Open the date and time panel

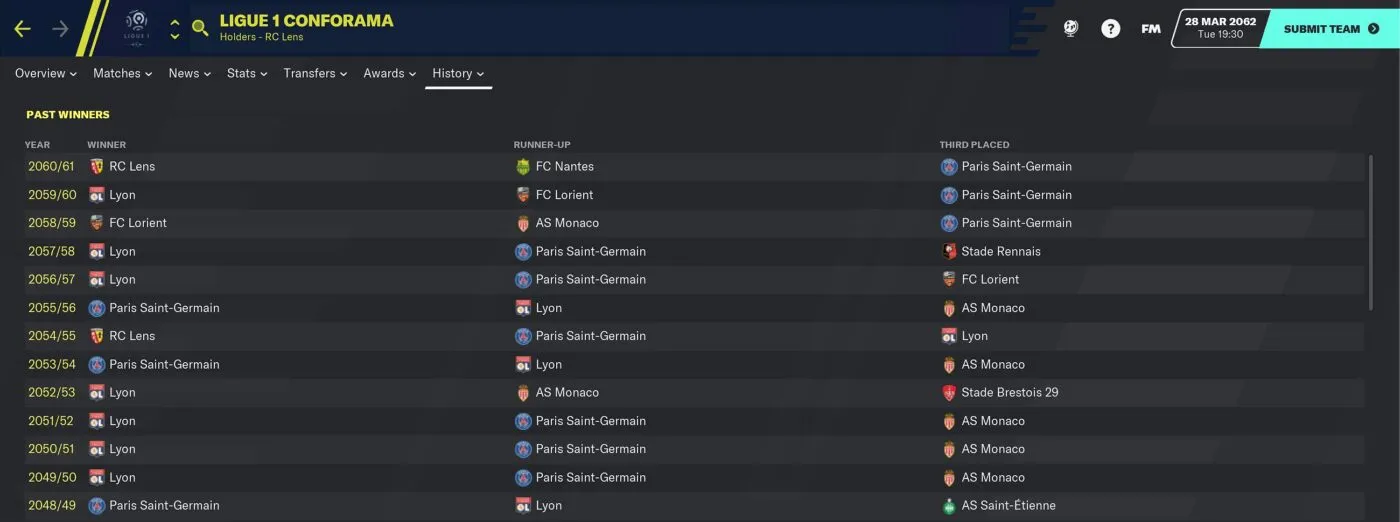point(1219,28)
